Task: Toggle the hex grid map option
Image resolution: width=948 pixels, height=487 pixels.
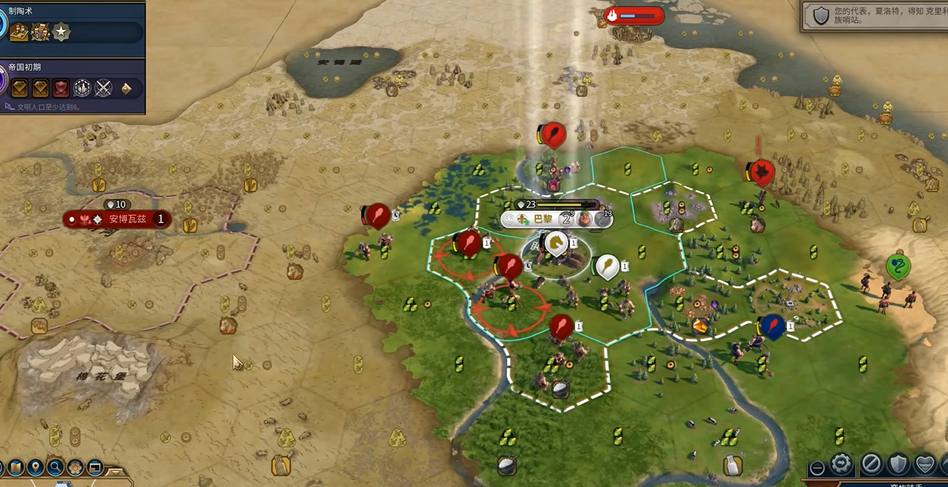Action: pyautogui.click(x=76, y=466)
